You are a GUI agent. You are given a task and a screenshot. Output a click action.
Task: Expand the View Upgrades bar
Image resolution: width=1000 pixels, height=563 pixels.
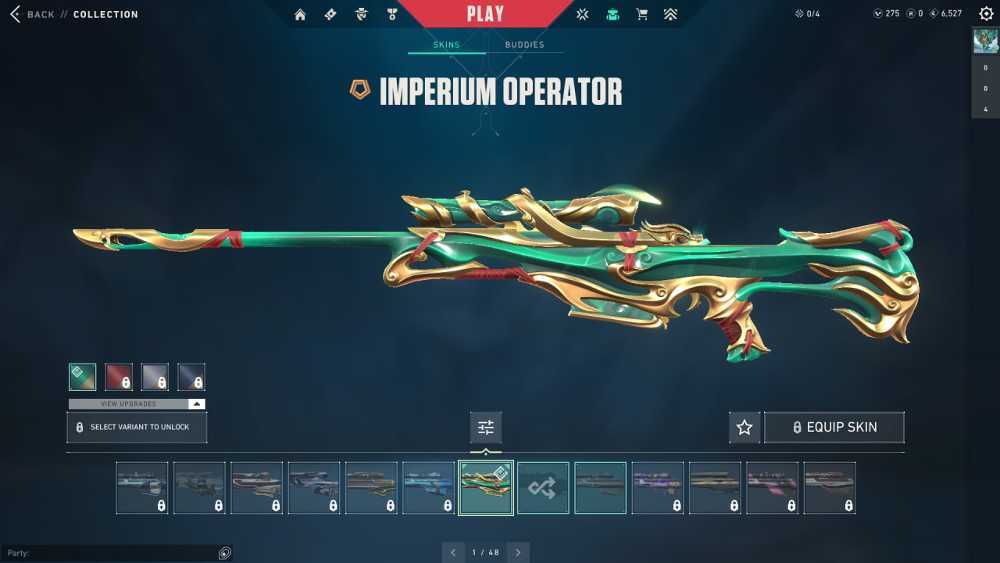[137, 404]
